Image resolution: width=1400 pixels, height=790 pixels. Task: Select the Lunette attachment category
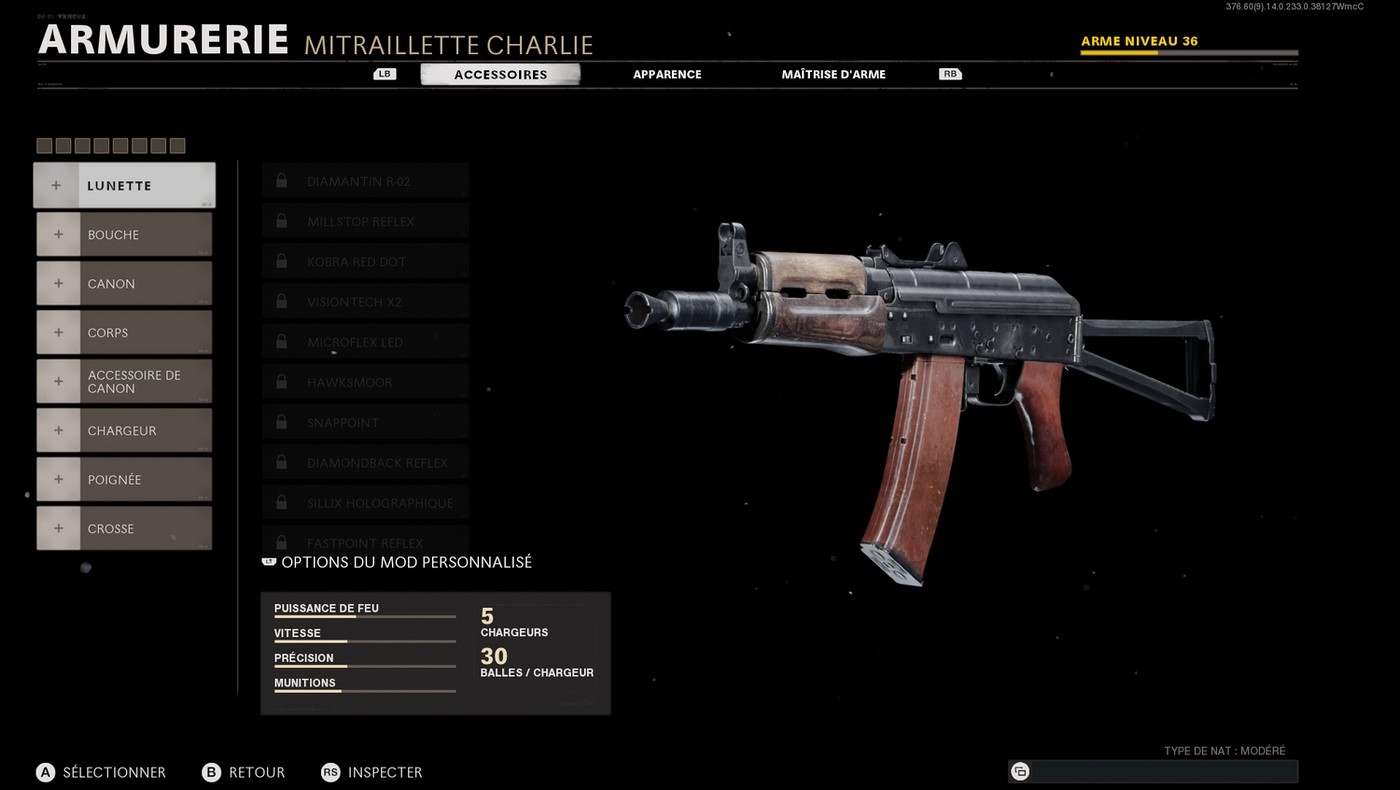click(124, 186)
